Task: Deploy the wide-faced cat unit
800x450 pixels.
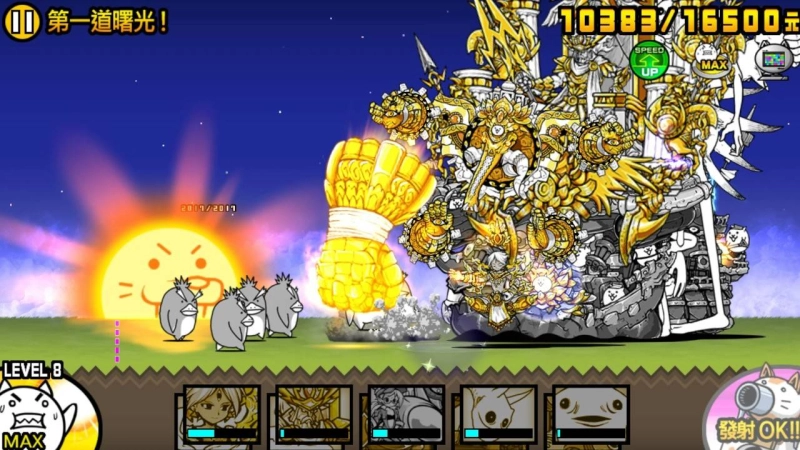Action: pyautogui.click(x=590, y=414)
